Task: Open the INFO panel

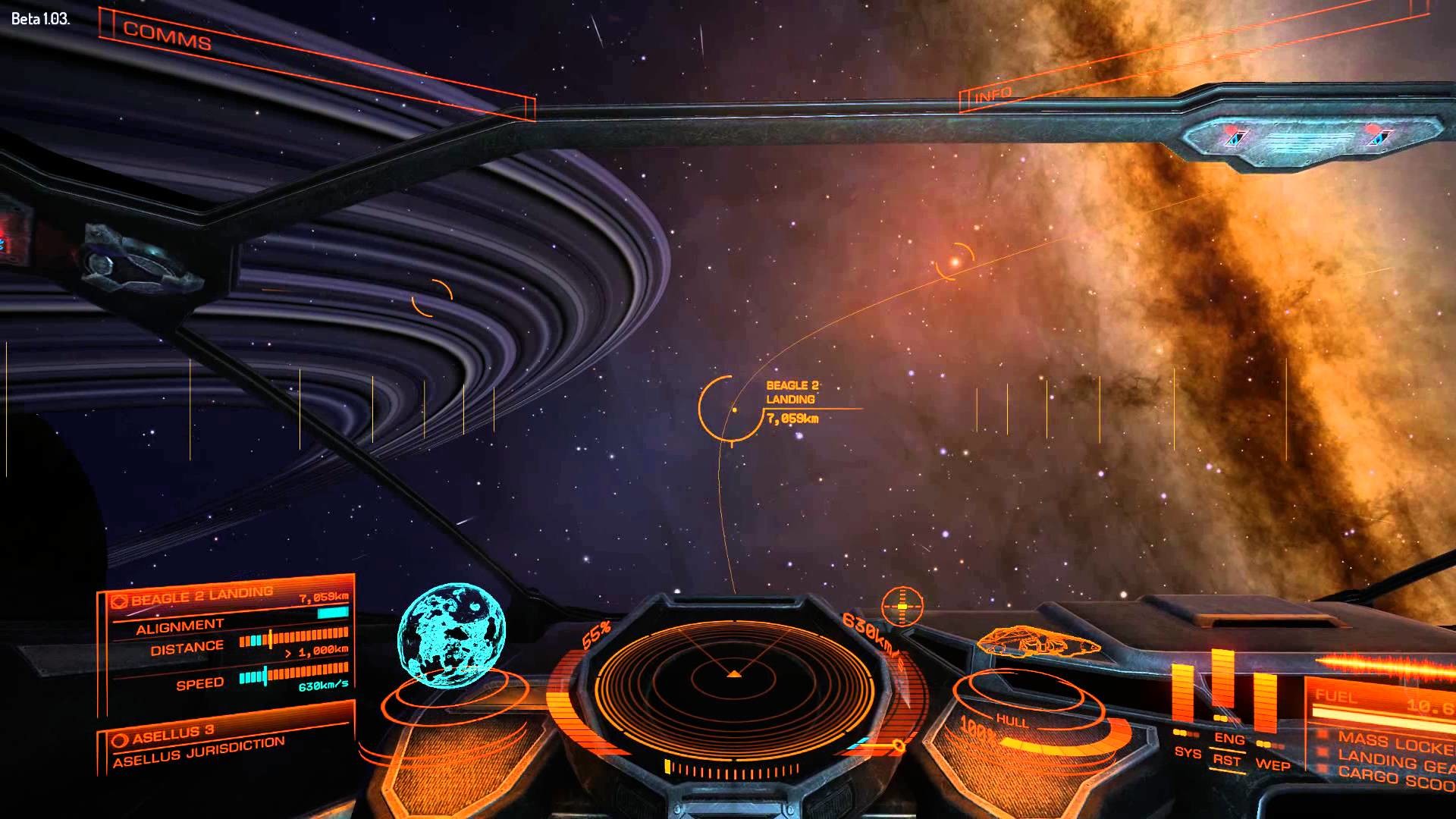Action: pyautogui.click(x=993, y=95)
